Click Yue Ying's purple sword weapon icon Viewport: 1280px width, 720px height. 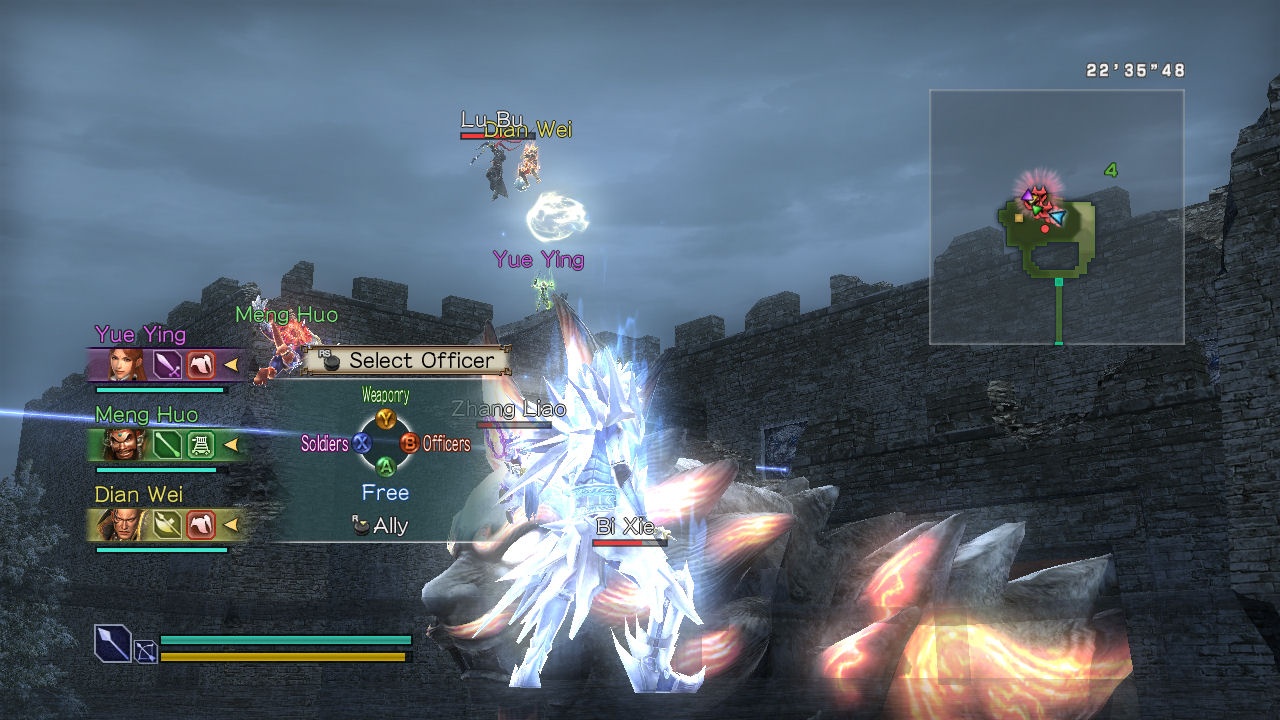coord(167,365)
